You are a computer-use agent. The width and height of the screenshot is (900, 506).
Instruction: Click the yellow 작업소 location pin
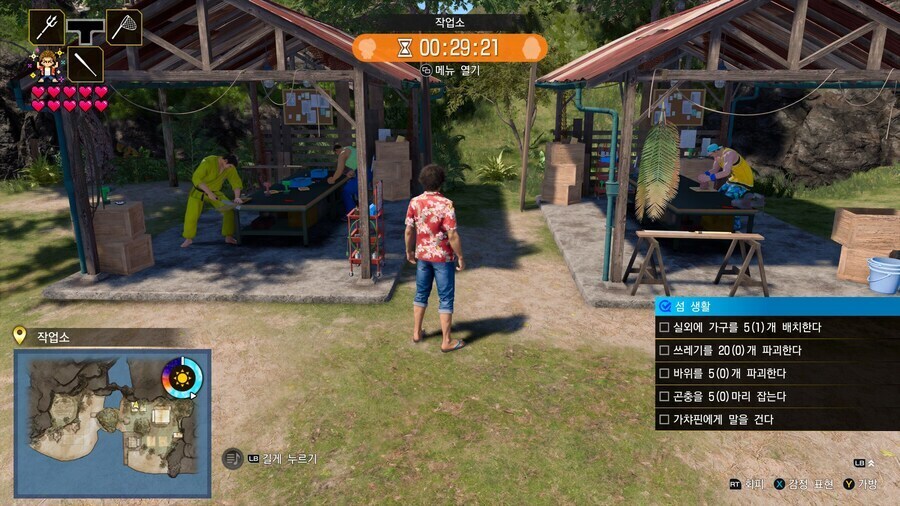[x=19, y=336]
